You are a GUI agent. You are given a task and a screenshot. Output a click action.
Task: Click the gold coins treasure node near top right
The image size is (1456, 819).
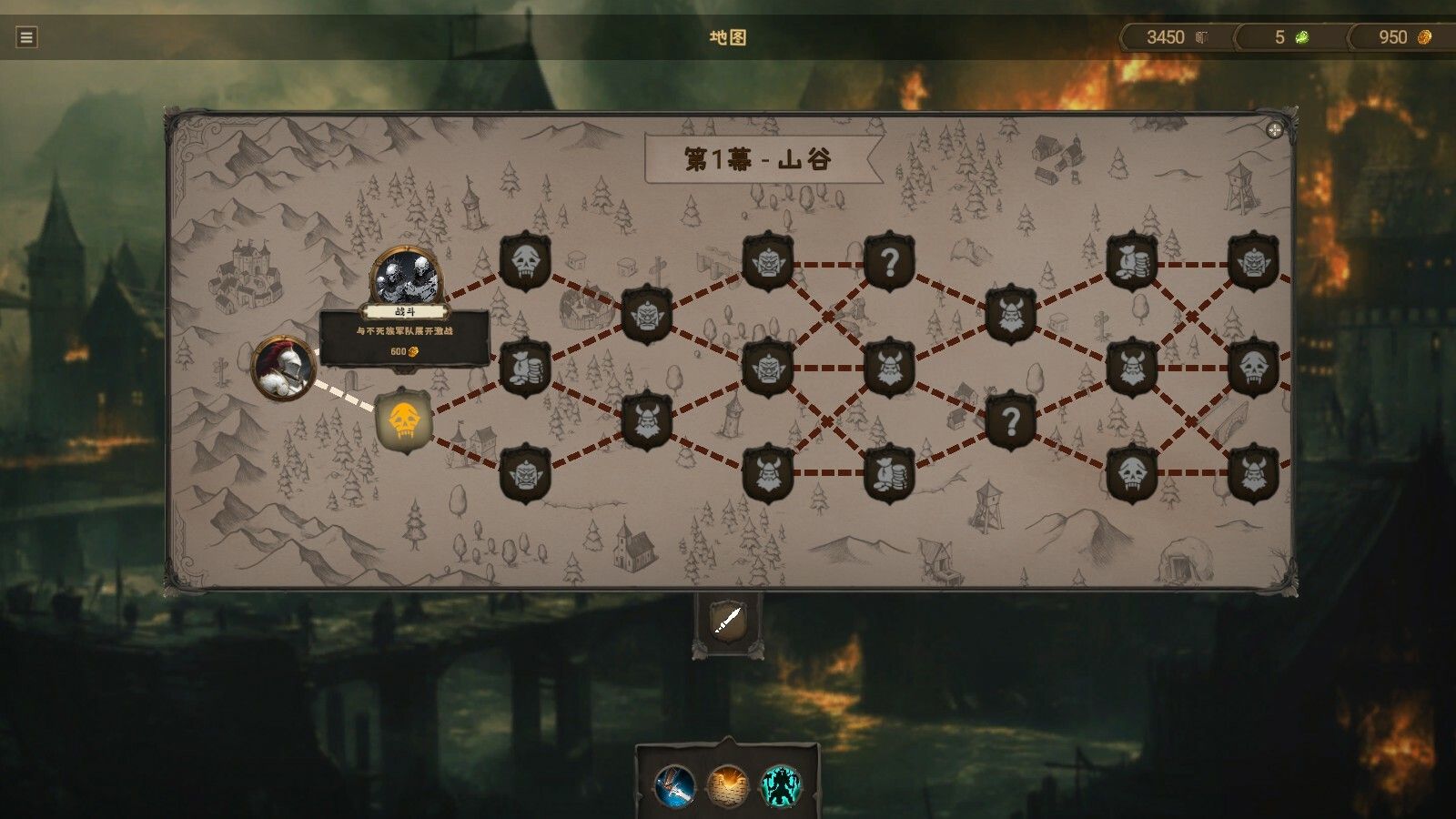[x=1131, y=262]
